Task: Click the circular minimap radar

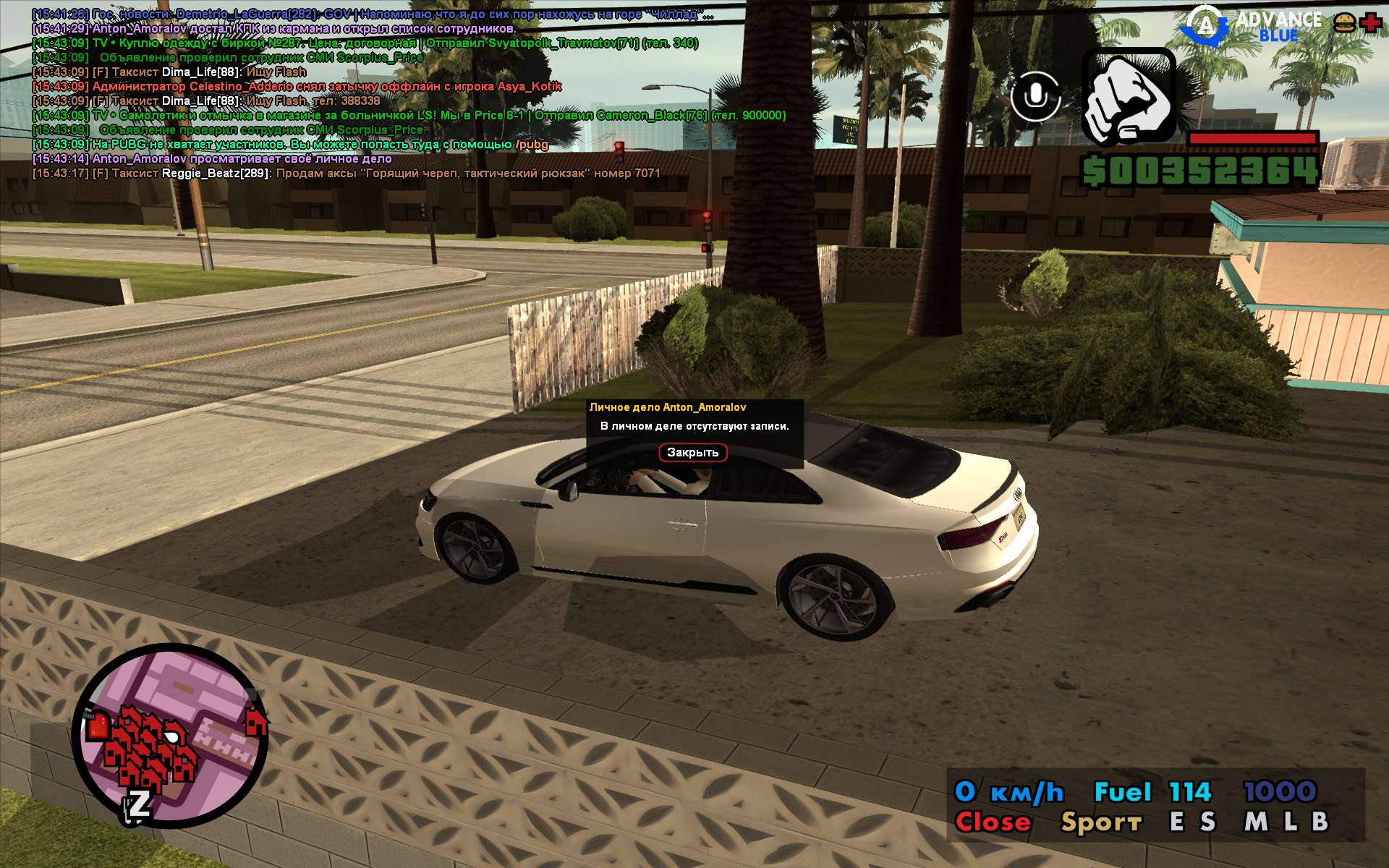Action: pos(171,736)
